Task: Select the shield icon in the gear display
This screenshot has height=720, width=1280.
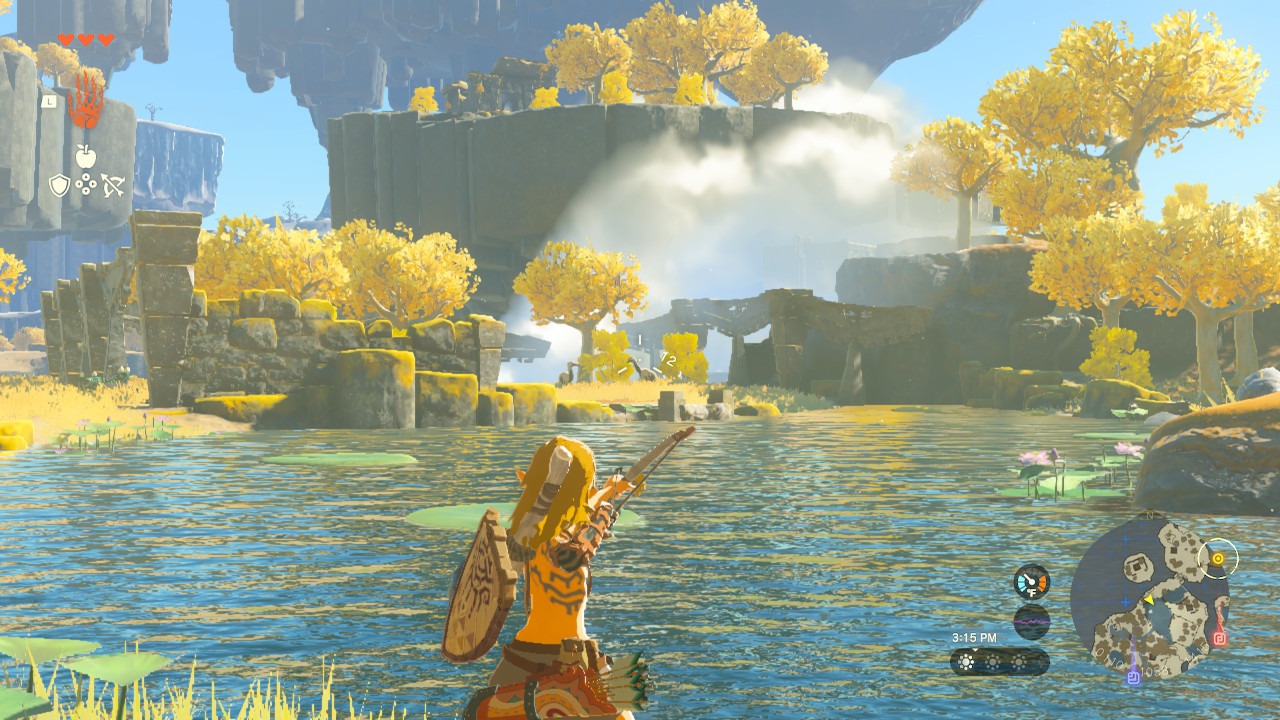Action: click(x=58, y=184)
